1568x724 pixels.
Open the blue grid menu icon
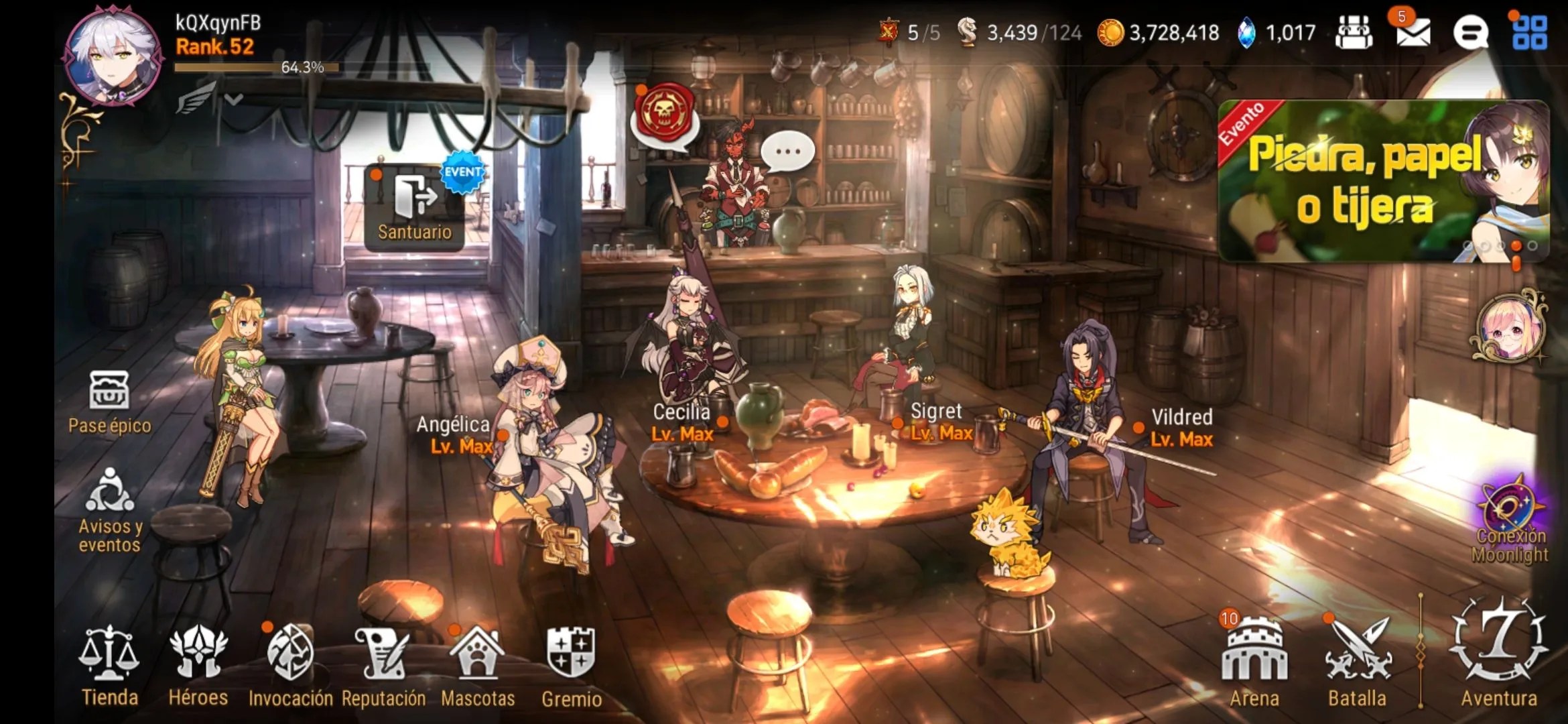tap(1530, 32)
